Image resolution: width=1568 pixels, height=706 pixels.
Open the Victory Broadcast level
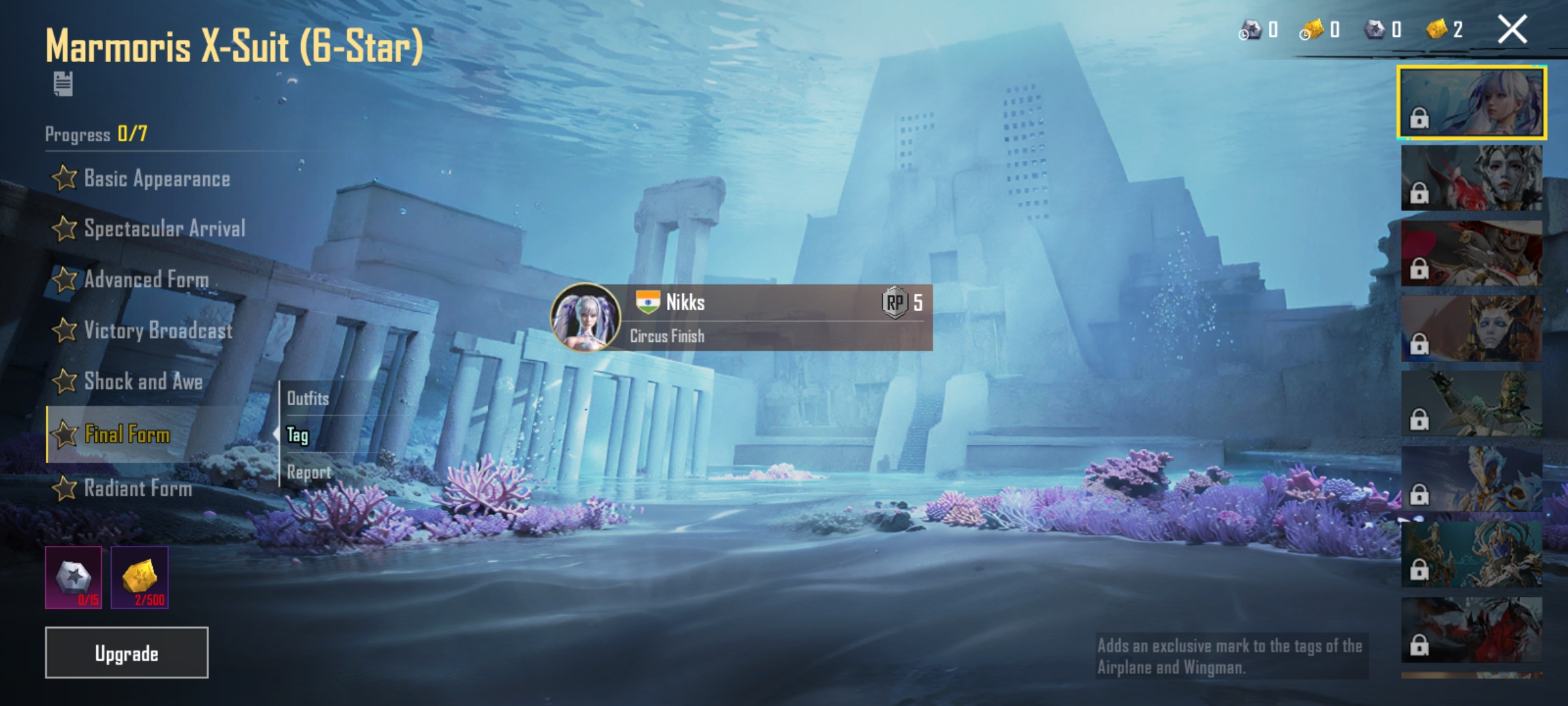tap(143, 331)
